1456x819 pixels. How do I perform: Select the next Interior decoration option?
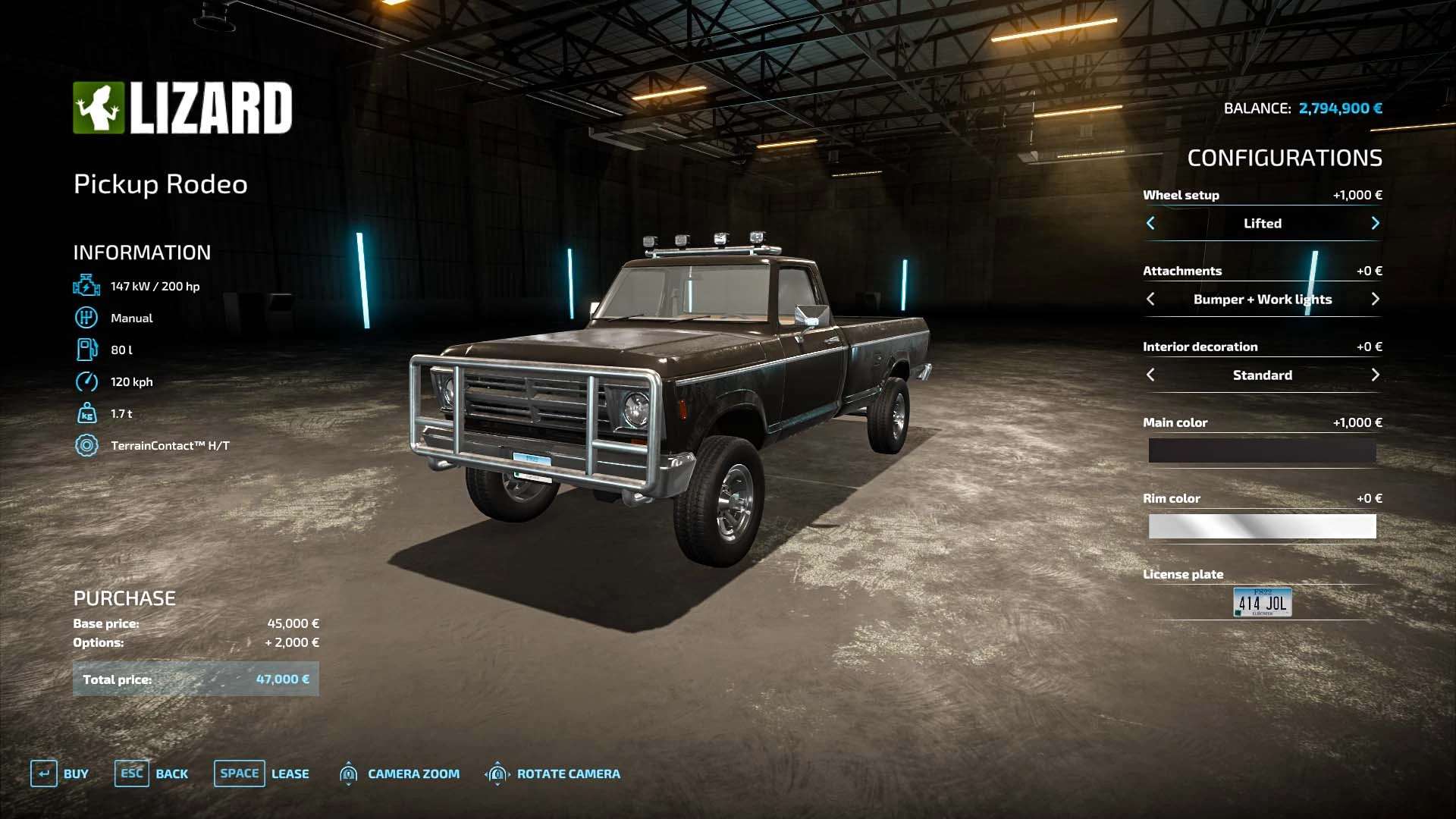(1375, 375)
